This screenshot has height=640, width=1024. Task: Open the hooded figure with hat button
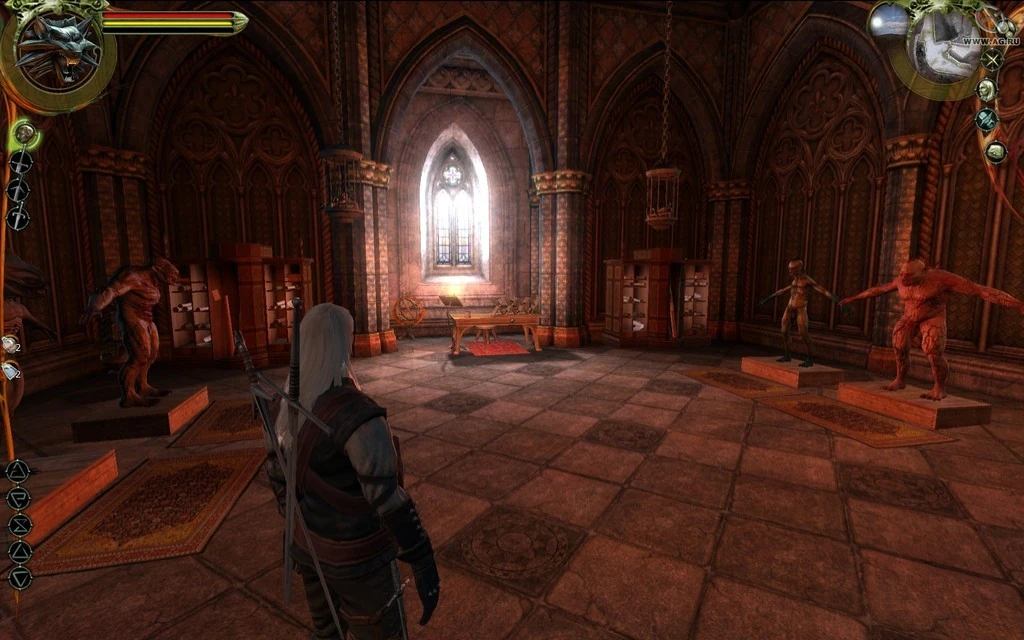coord(987,120)
